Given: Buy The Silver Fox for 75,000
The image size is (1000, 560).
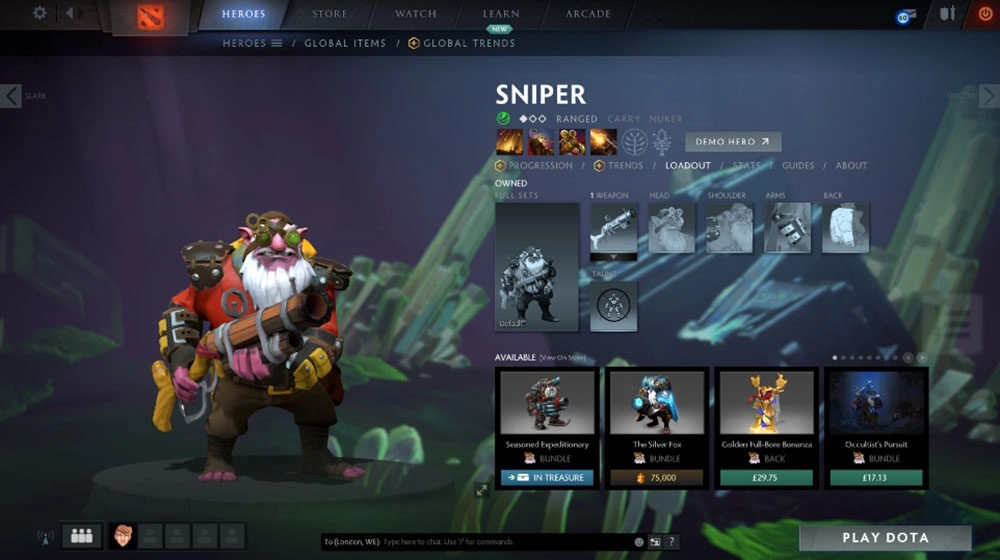Looking at the screenshot, I should [658, 478].
